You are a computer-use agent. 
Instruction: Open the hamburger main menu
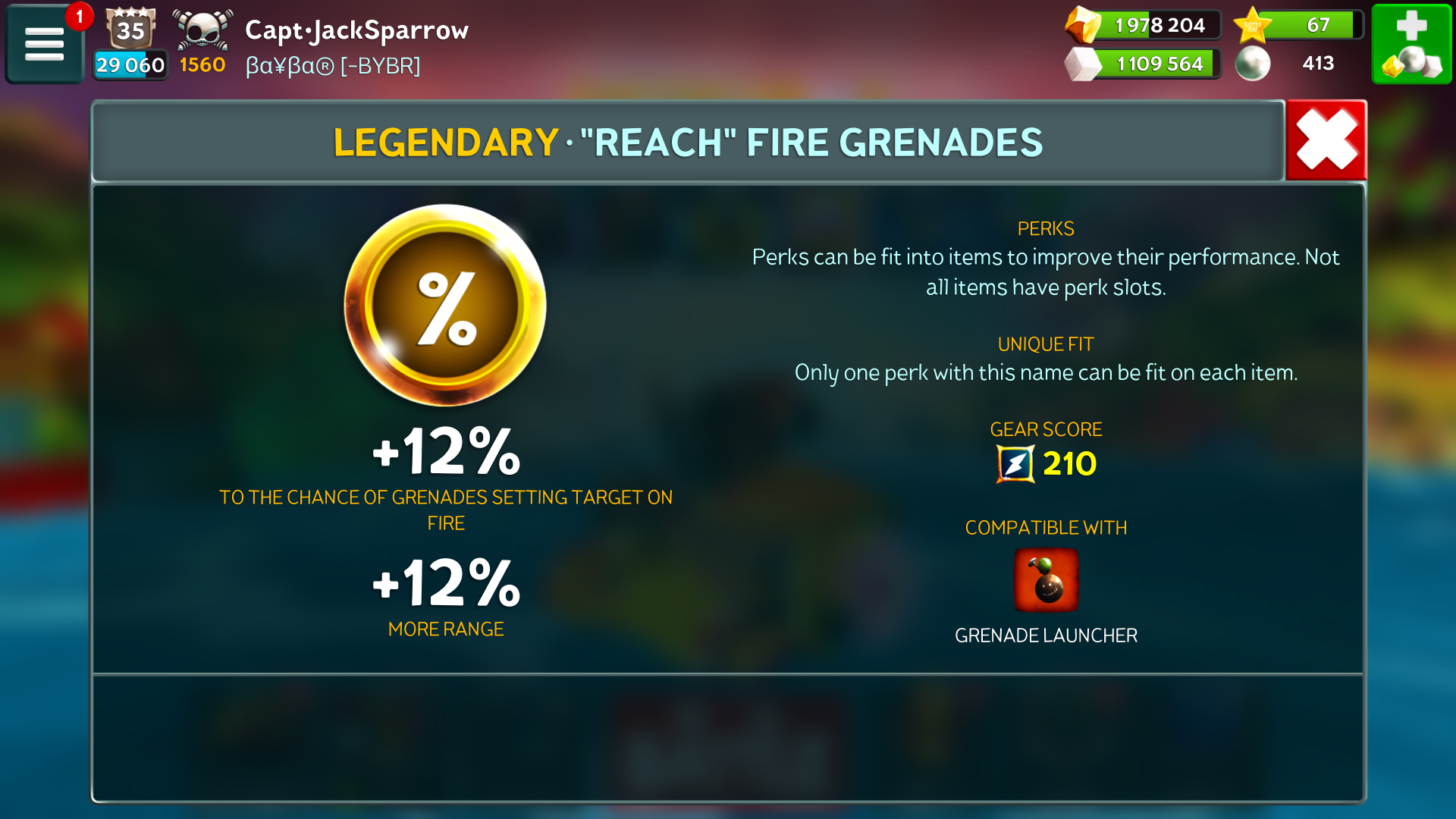click(44, 43)
